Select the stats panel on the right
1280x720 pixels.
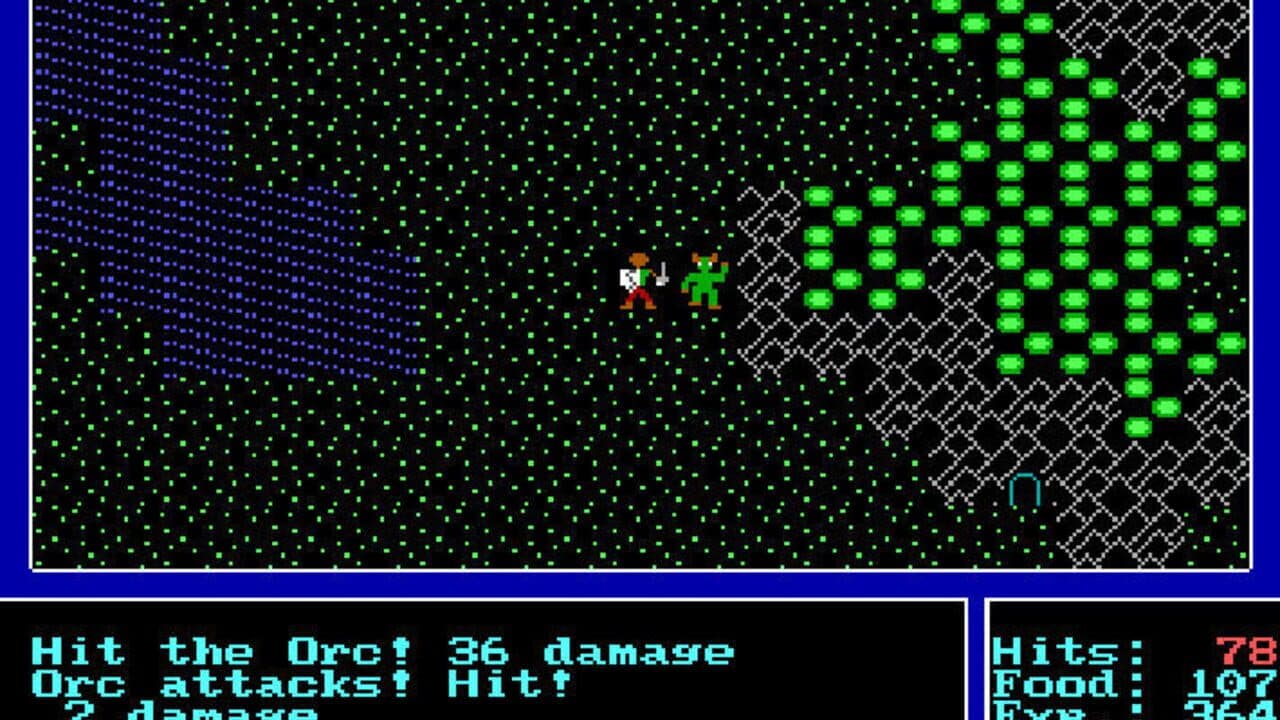(1130, 670)
